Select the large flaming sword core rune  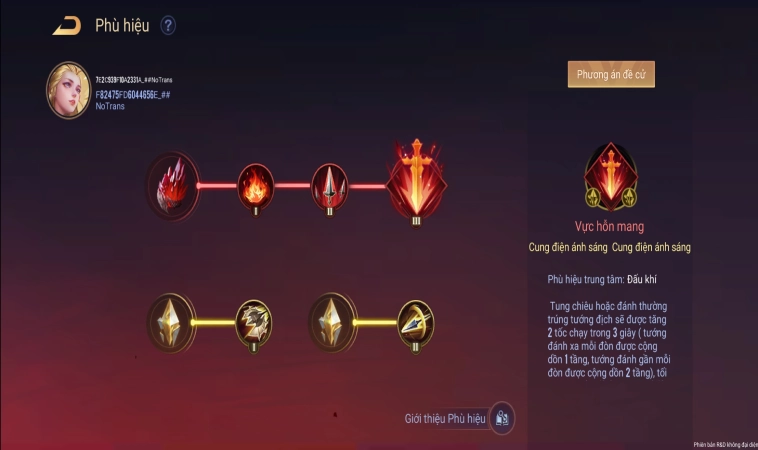[x=416, y=183]
